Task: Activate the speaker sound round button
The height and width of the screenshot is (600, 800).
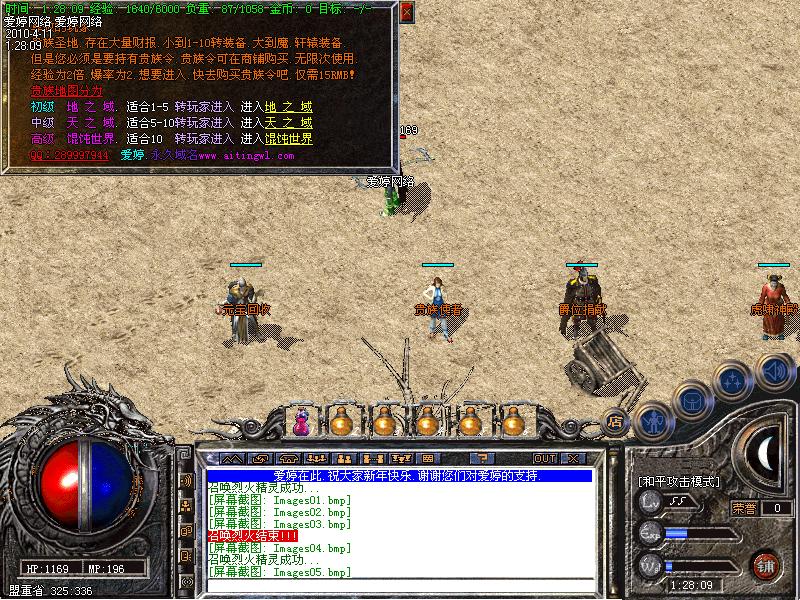Action: [x=775, y=371]
